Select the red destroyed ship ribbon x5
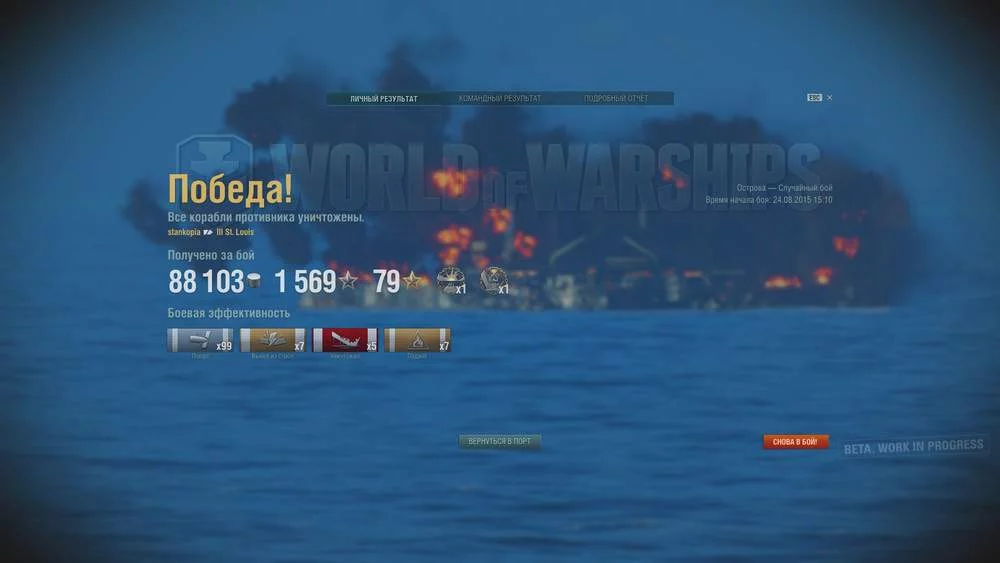 345,340
